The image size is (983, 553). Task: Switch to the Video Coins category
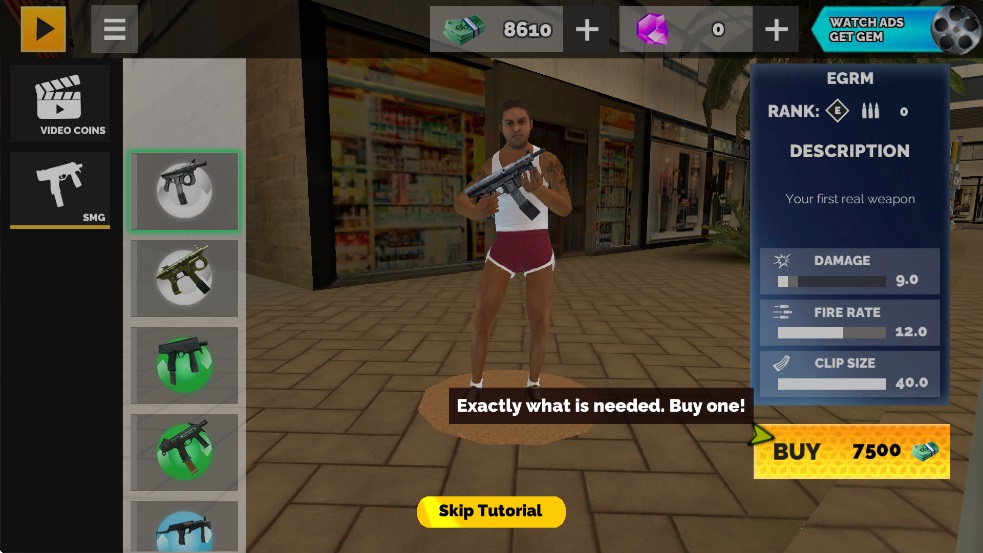click(60, 105)
